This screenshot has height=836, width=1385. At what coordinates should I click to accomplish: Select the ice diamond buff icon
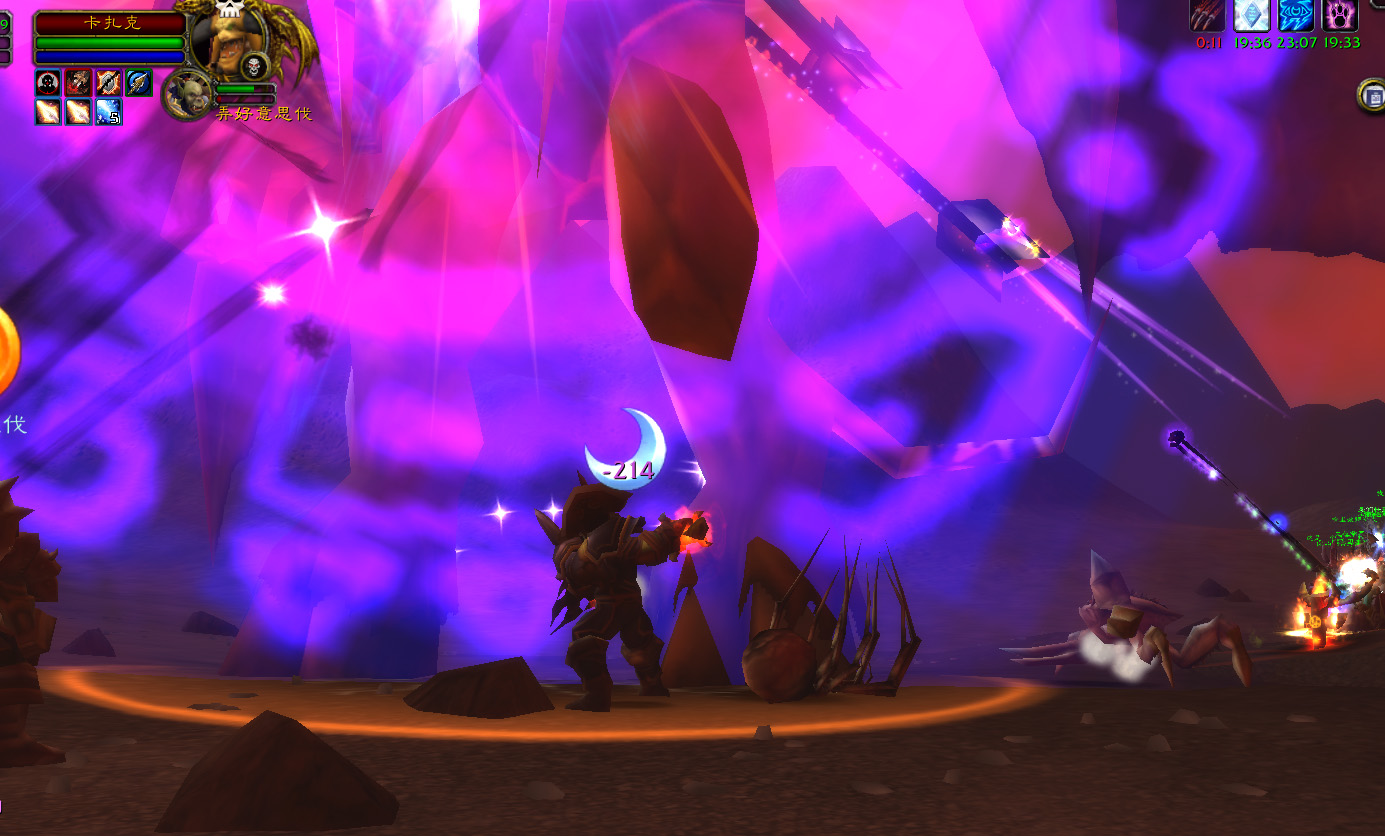pyautogui.click(x=1251, y=15)
